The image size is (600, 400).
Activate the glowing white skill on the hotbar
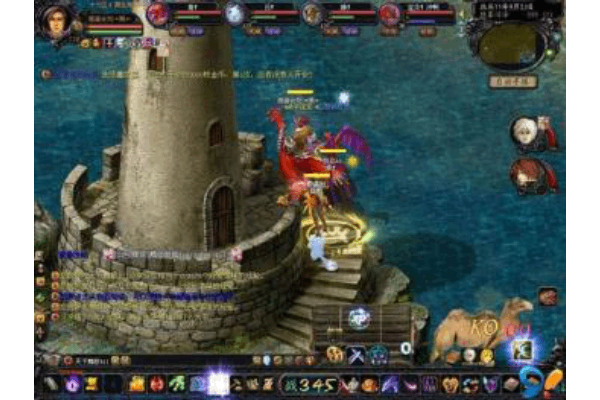[x=218, y=383]
